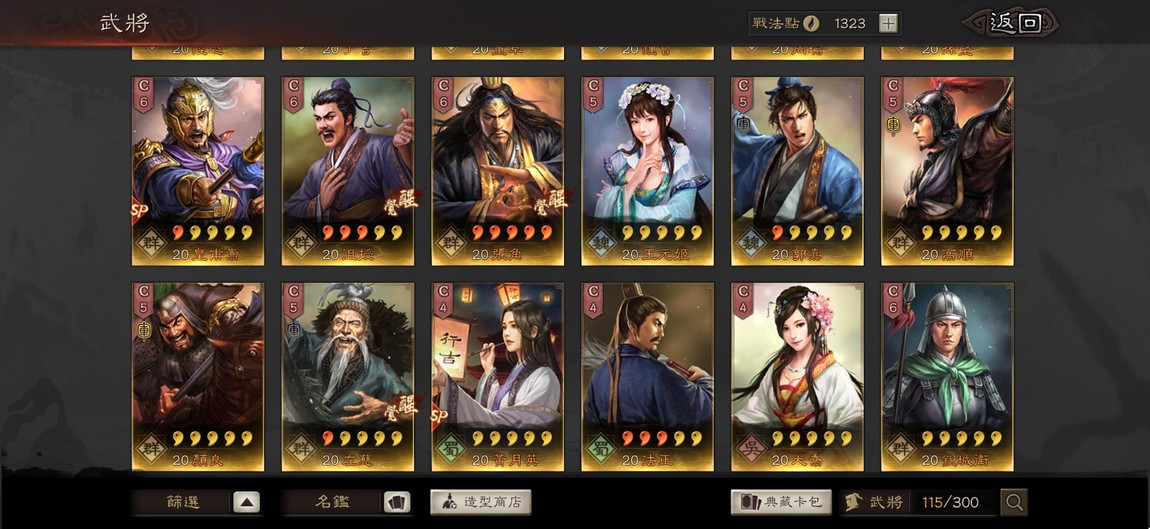The image size is (1150, 529).
Task: Choose the 沮授 general card
Action: pos(348,170)
